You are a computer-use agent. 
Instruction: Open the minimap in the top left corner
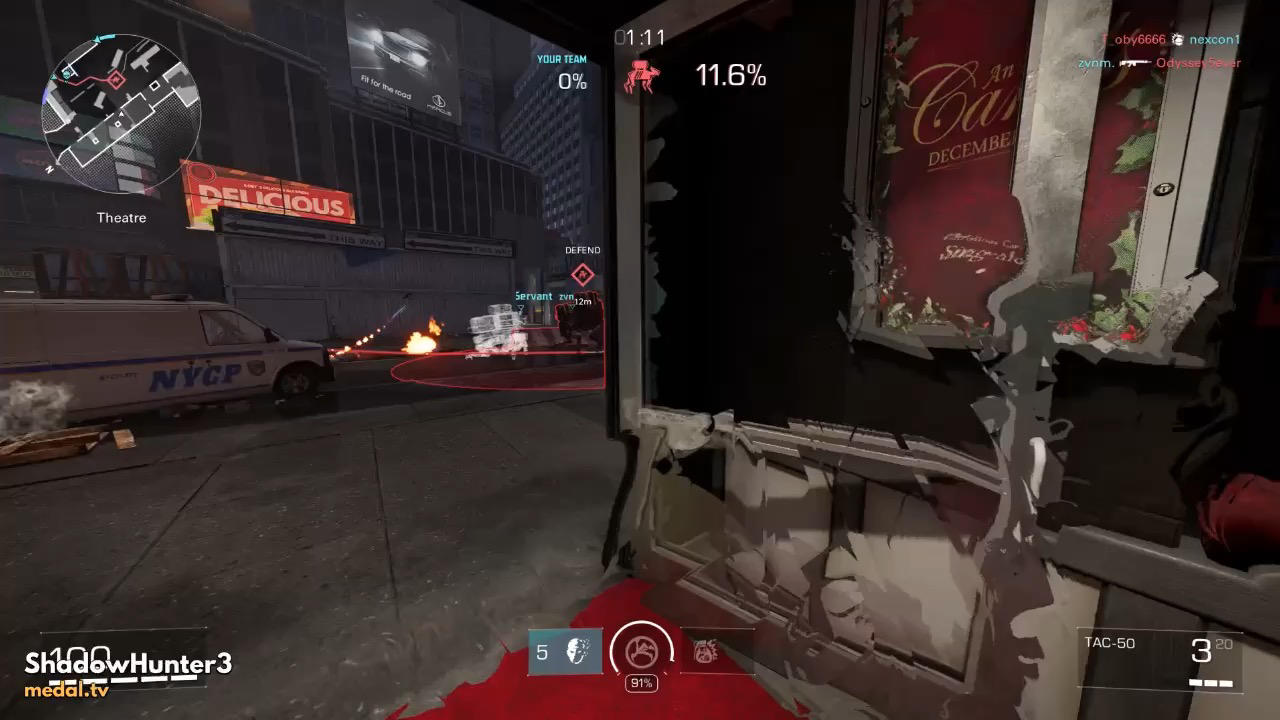(120, 110)
